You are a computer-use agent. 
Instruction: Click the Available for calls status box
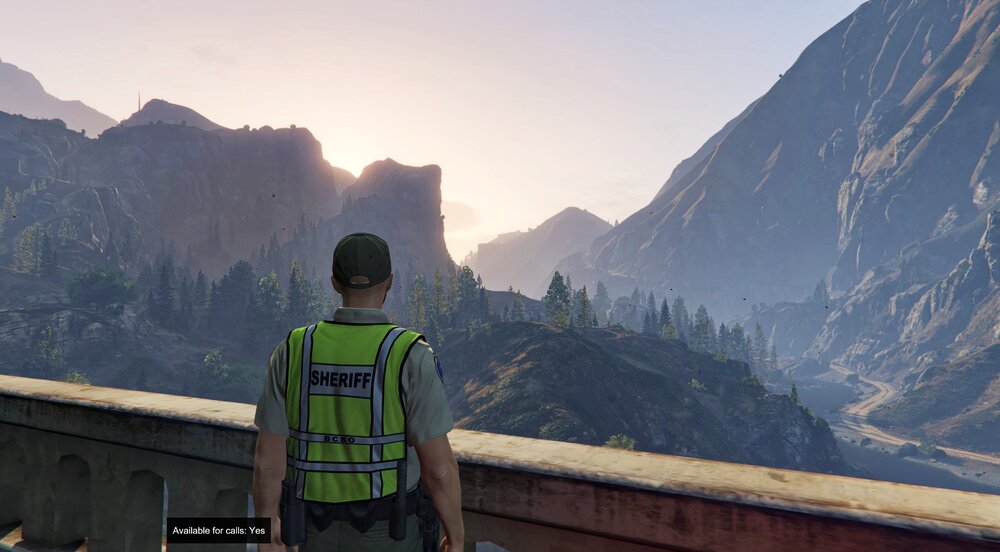coord(218,530)
